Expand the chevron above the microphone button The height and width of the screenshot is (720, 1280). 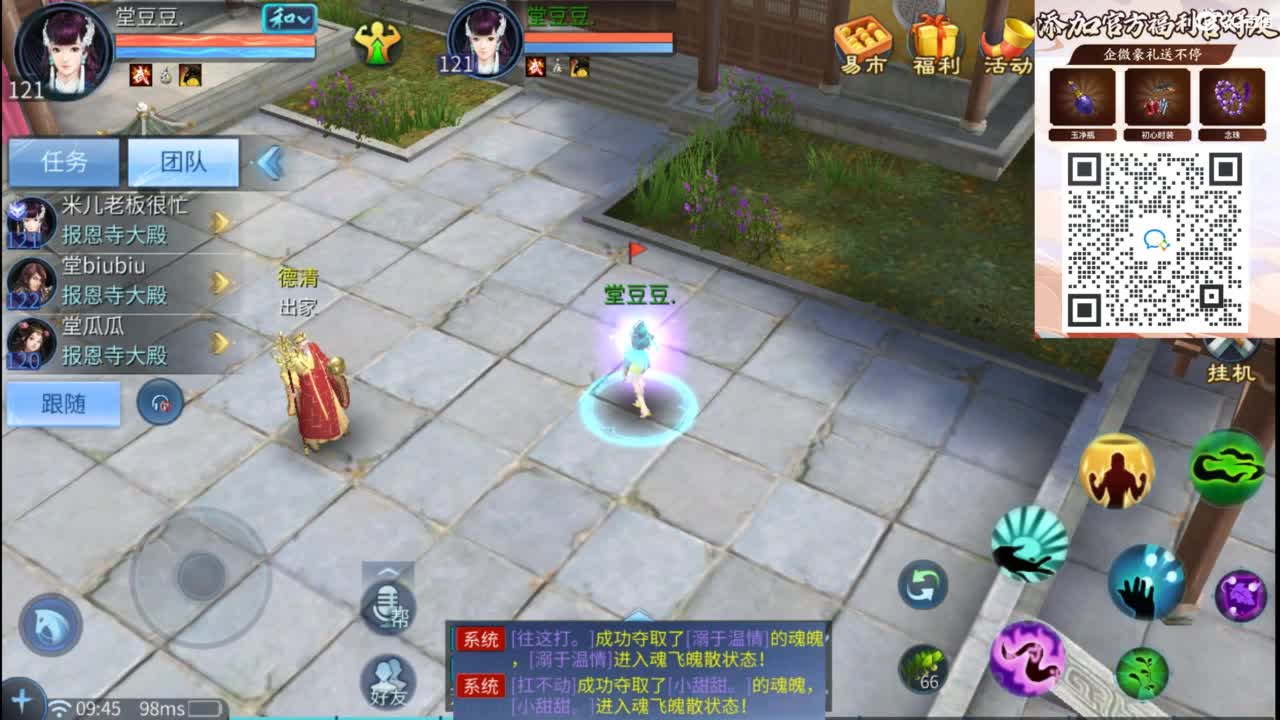(388, 572)
